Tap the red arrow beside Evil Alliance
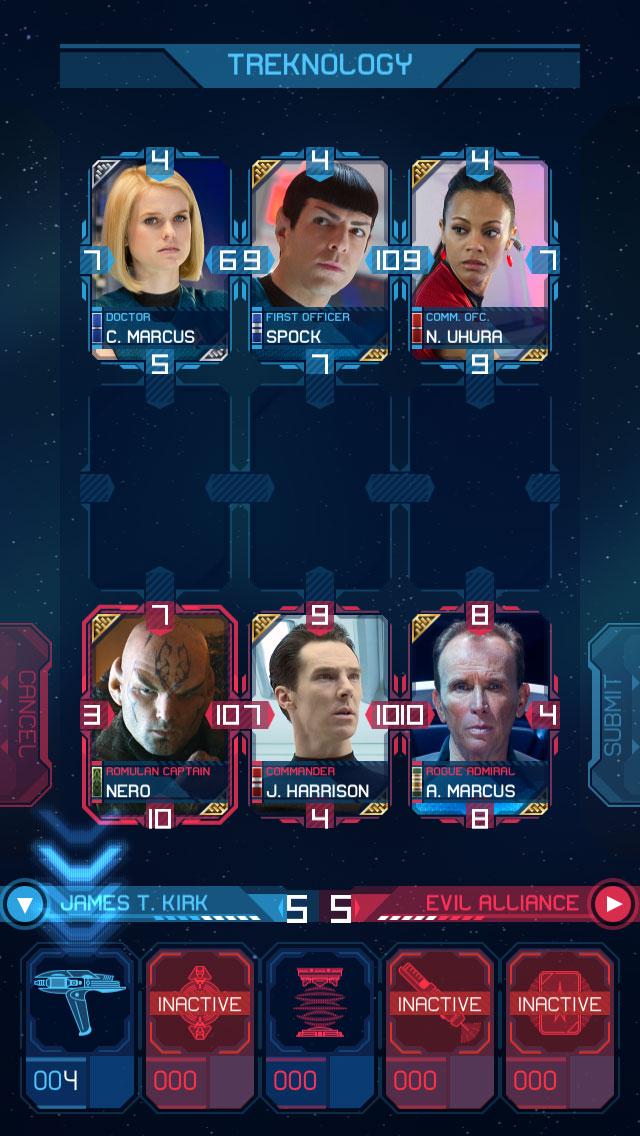The height and width of the screenshot is (1136, 640). pyautogui.click(x=612, y=905)
